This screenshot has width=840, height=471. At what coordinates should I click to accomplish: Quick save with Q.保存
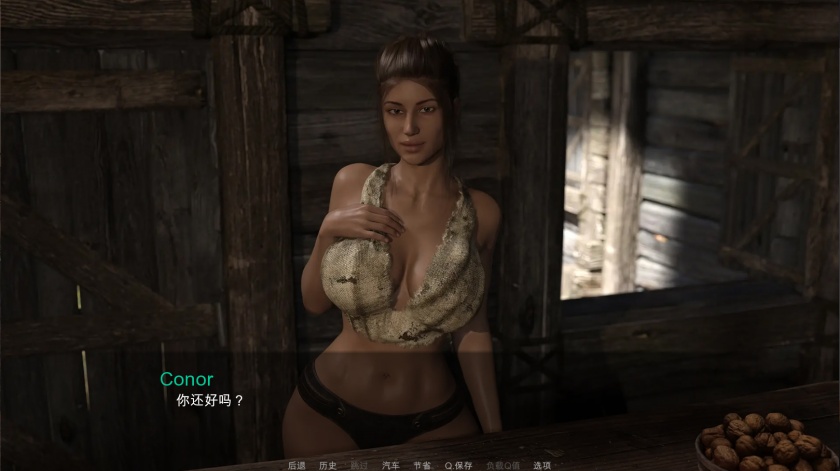coord(459,465)
